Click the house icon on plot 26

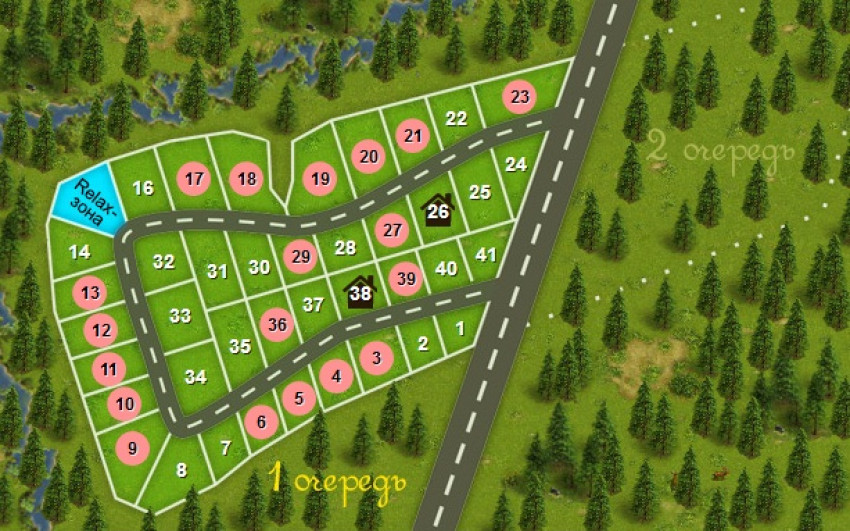(x=438, y=210)
